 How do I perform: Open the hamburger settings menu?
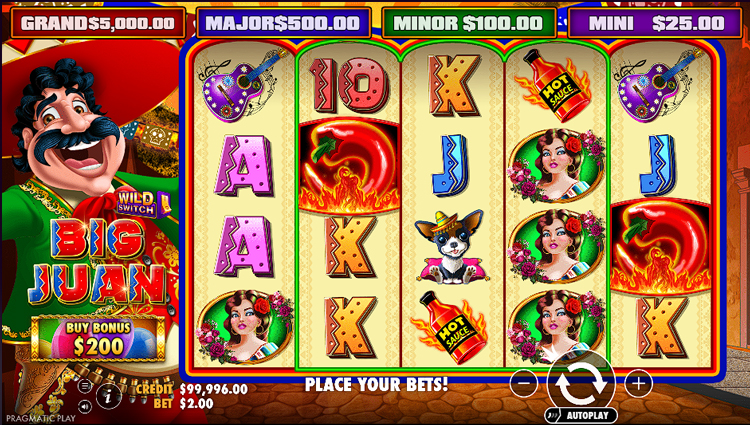(86, 387)
